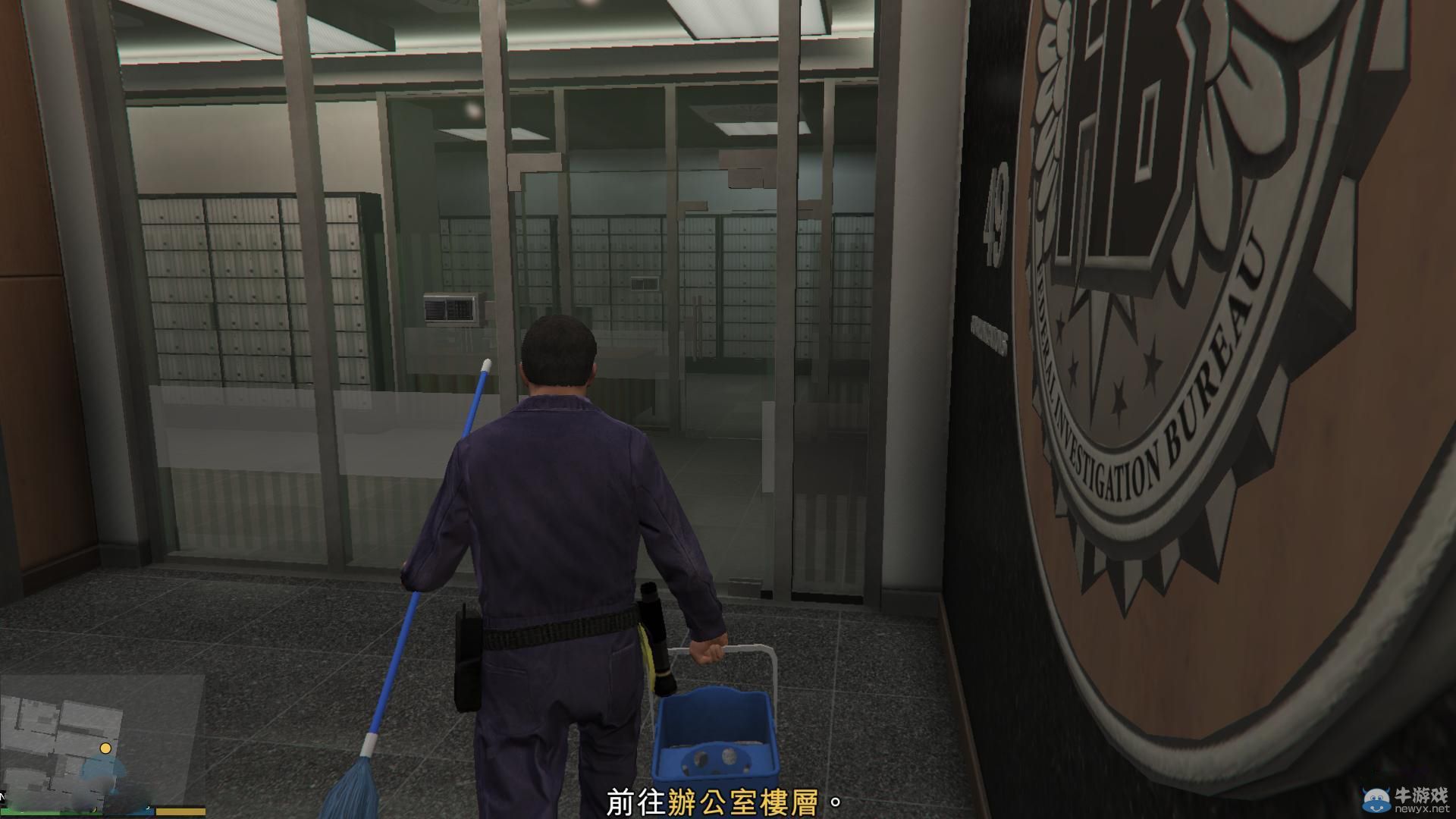
Task: Click the newyx.net watermark text
Action: point(1424,809)
